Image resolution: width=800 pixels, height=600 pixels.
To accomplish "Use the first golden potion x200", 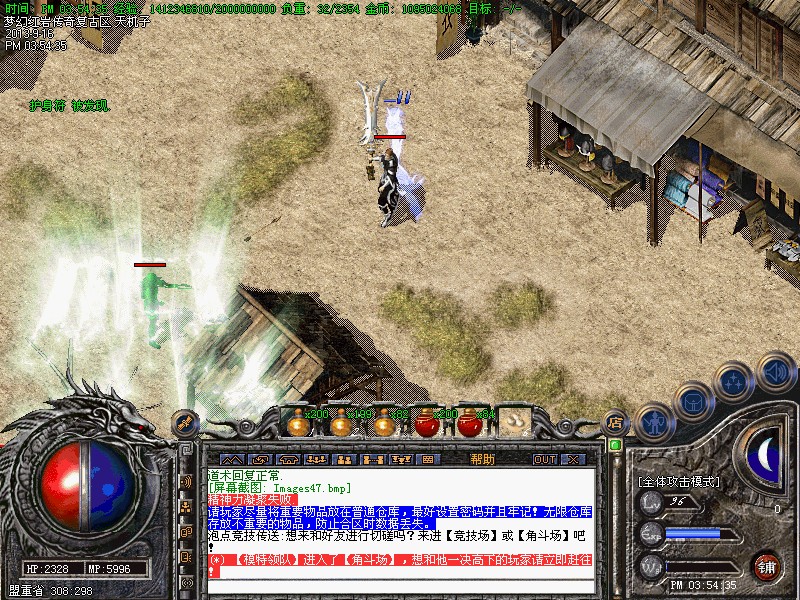I will (x=296, y=423).
